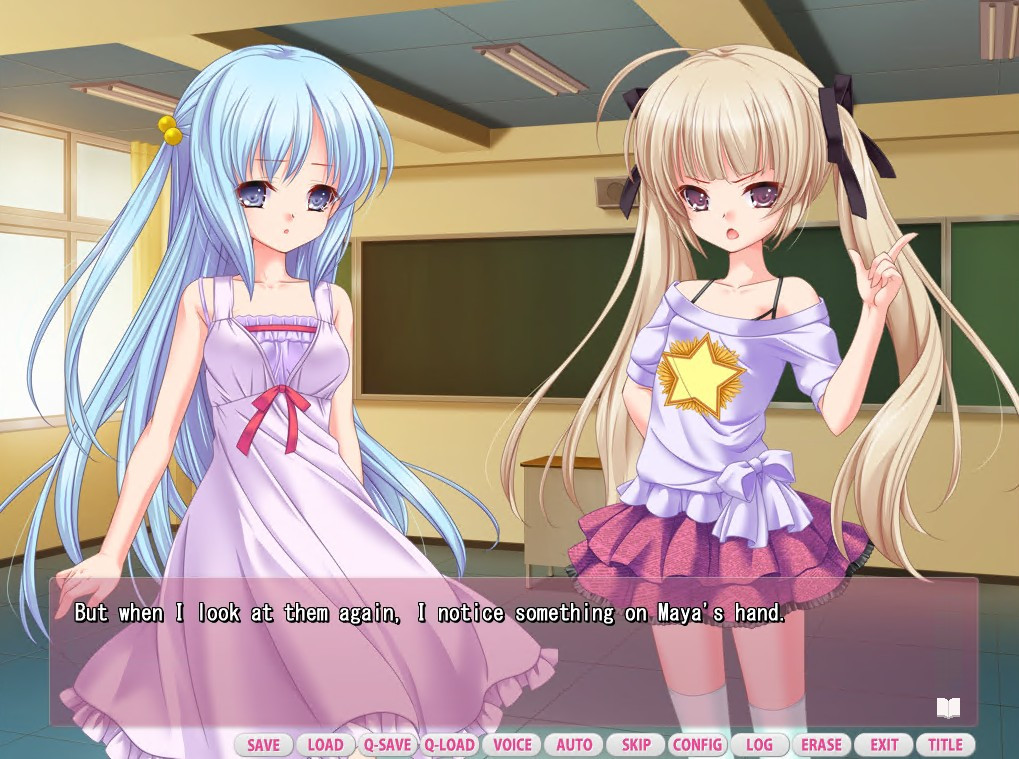
Task: Select the EXIT button
Action: 884,745
